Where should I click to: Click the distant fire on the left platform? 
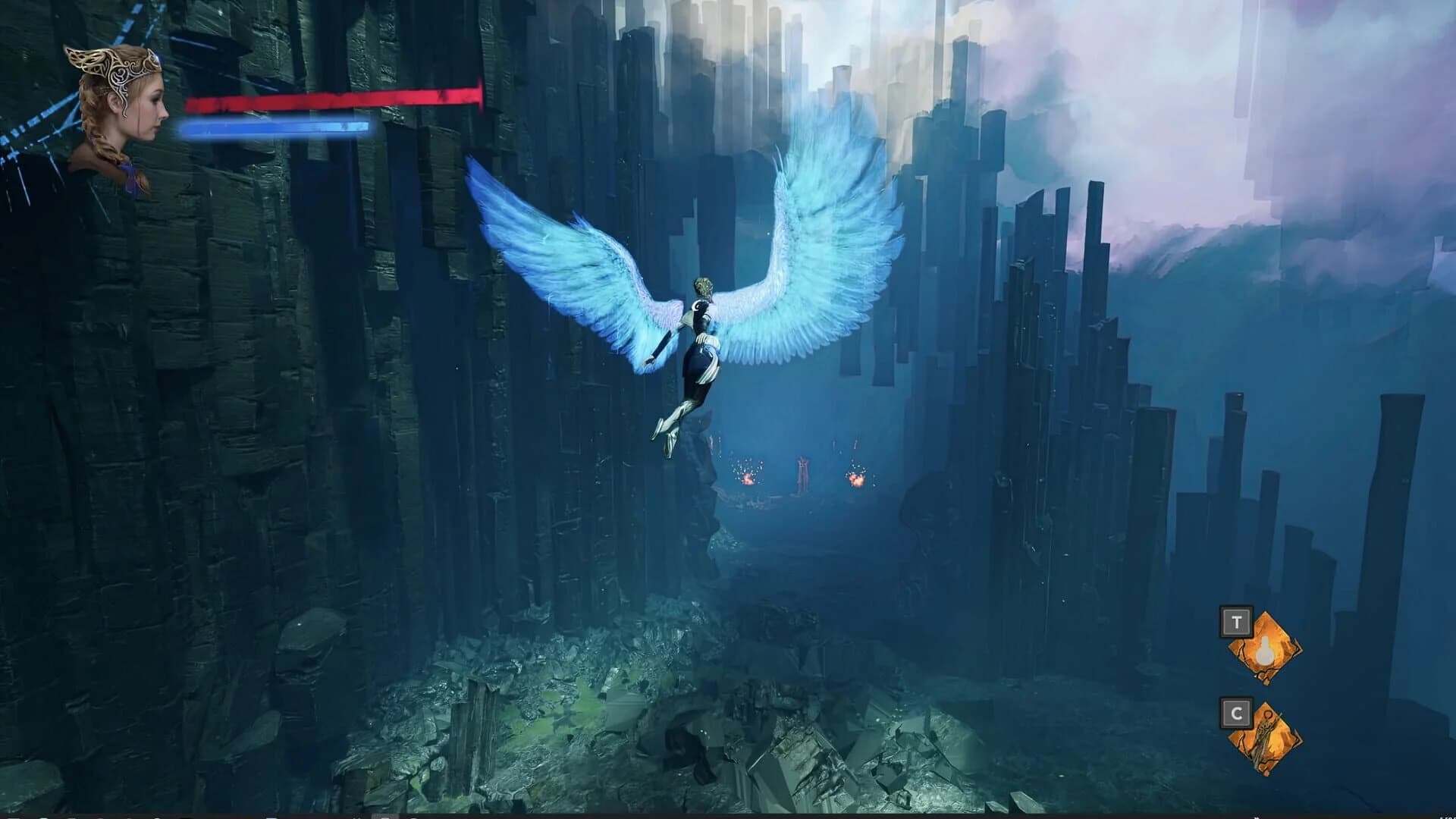pyautogui.click(x=748, y=480)
